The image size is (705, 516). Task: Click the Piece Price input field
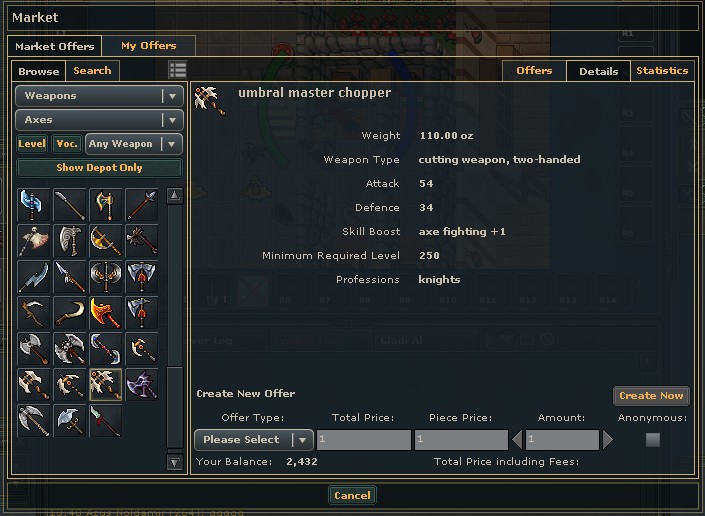point(460,440)
